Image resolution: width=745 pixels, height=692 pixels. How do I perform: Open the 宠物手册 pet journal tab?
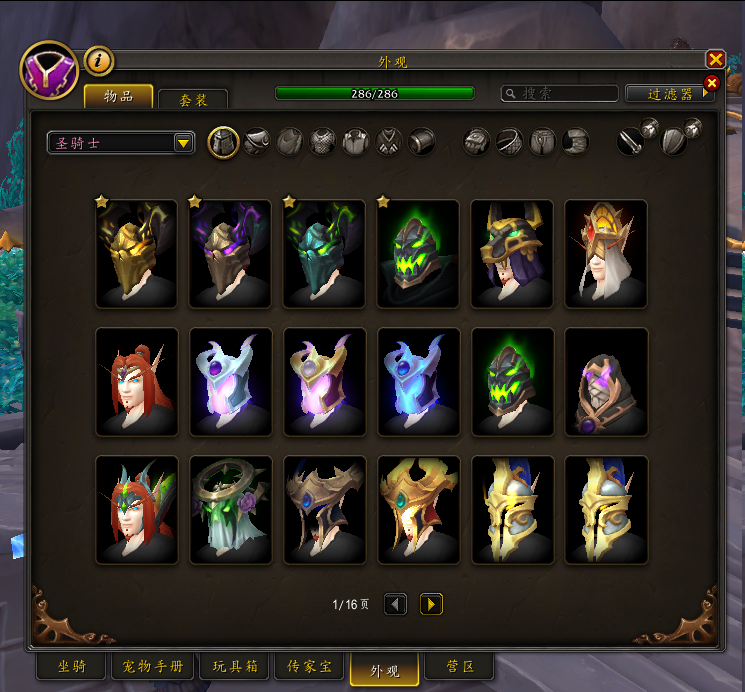click(154, 667)
